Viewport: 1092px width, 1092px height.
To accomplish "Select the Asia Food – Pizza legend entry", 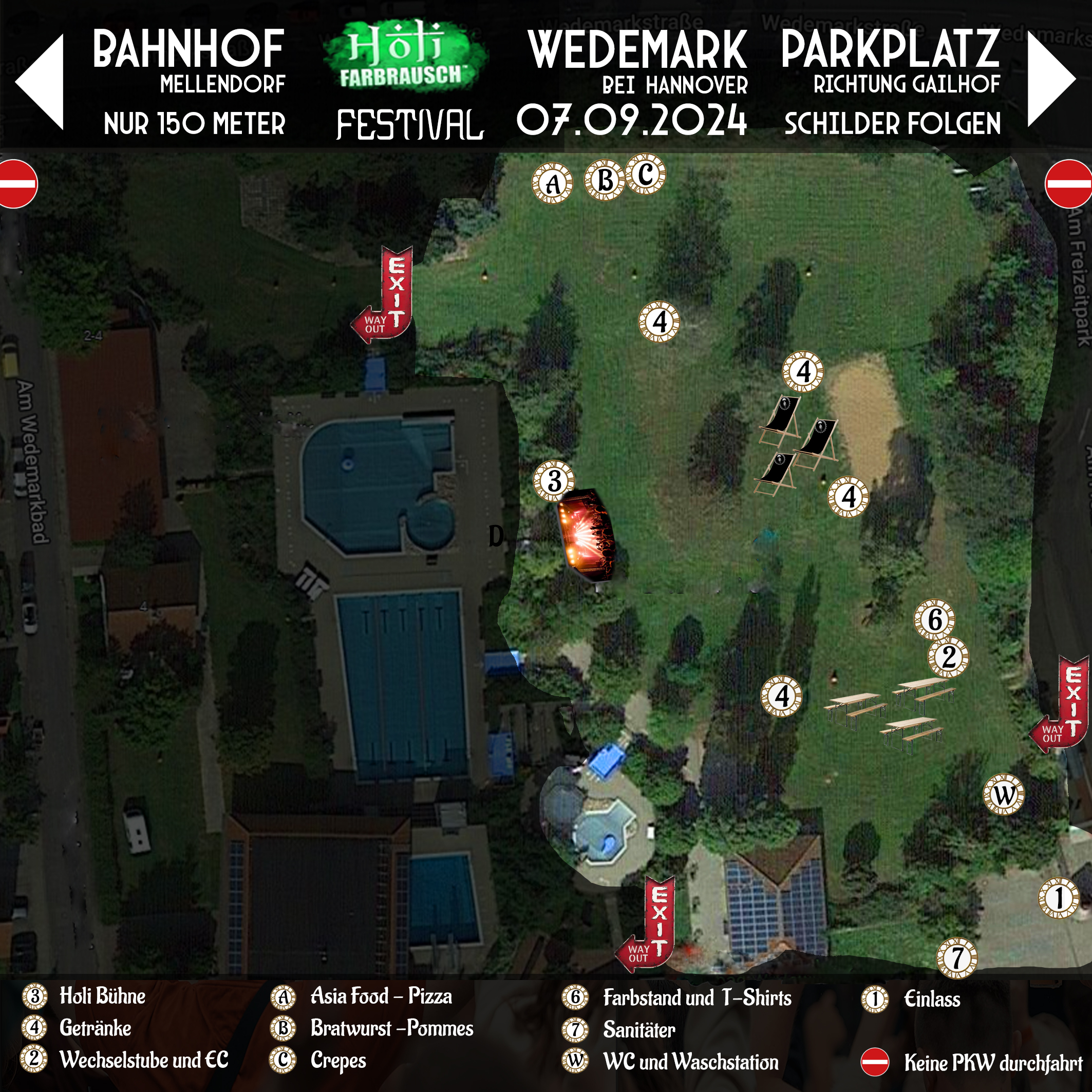I will coord(381,996).
